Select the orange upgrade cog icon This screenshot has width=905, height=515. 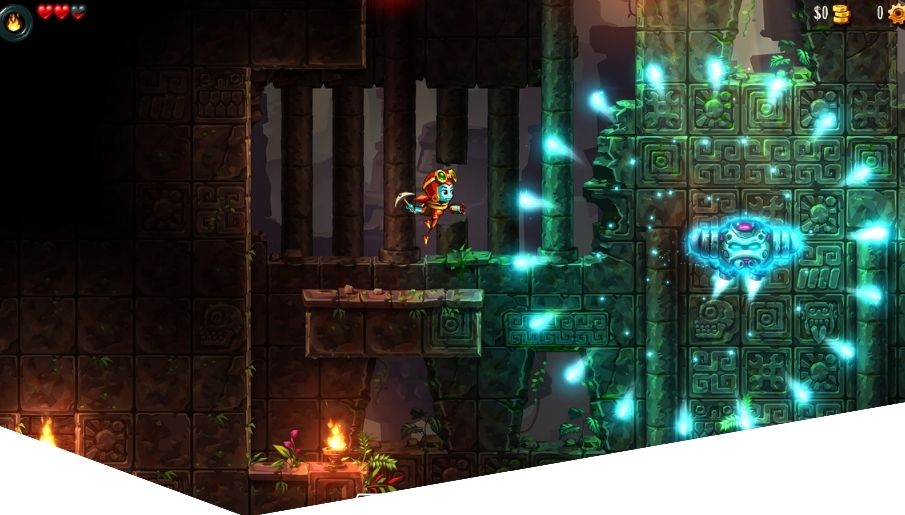pyautogui.click(x=894, y=13)
